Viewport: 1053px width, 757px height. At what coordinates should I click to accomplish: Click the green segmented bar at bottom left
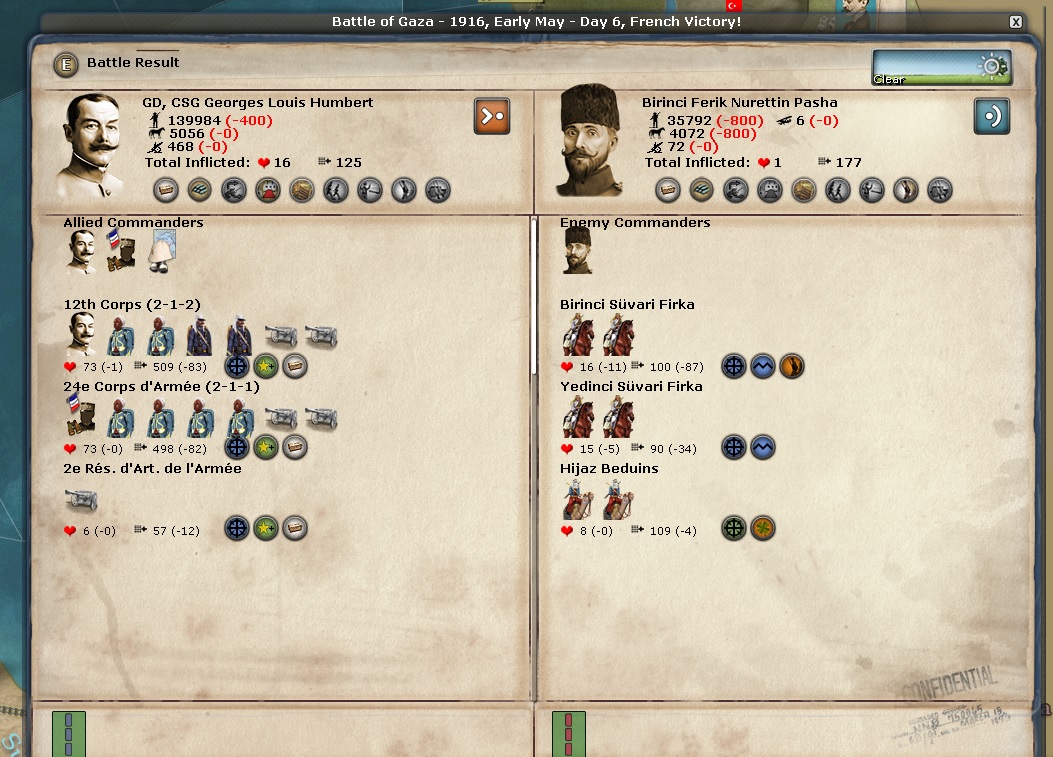[x=69, y=734]
